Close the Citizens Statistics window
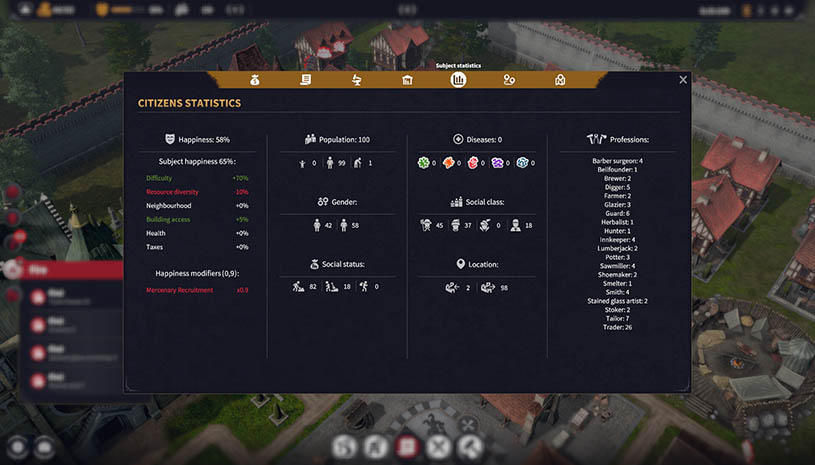 click(683, 80)
